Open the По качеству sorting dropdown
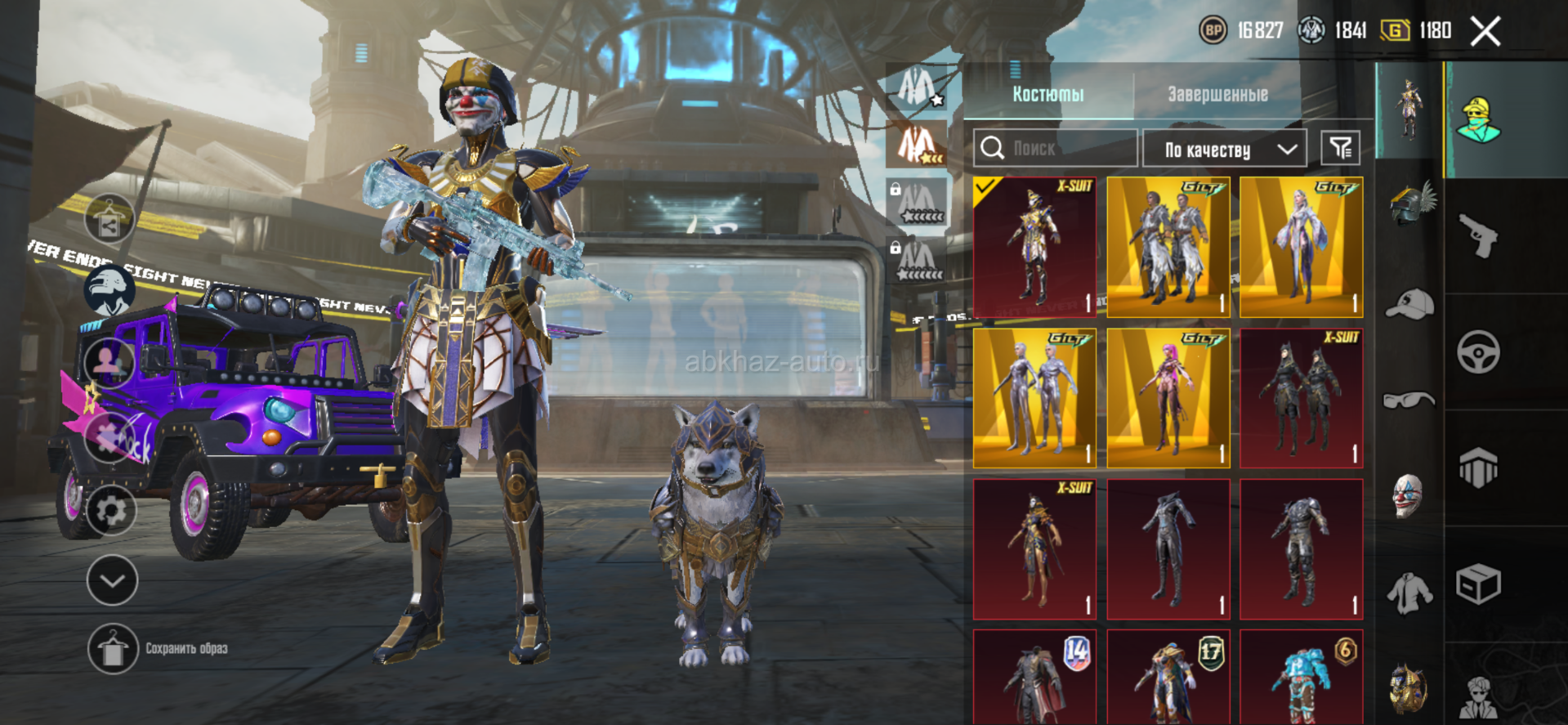1568x725 pixels. coord(1223,149)
